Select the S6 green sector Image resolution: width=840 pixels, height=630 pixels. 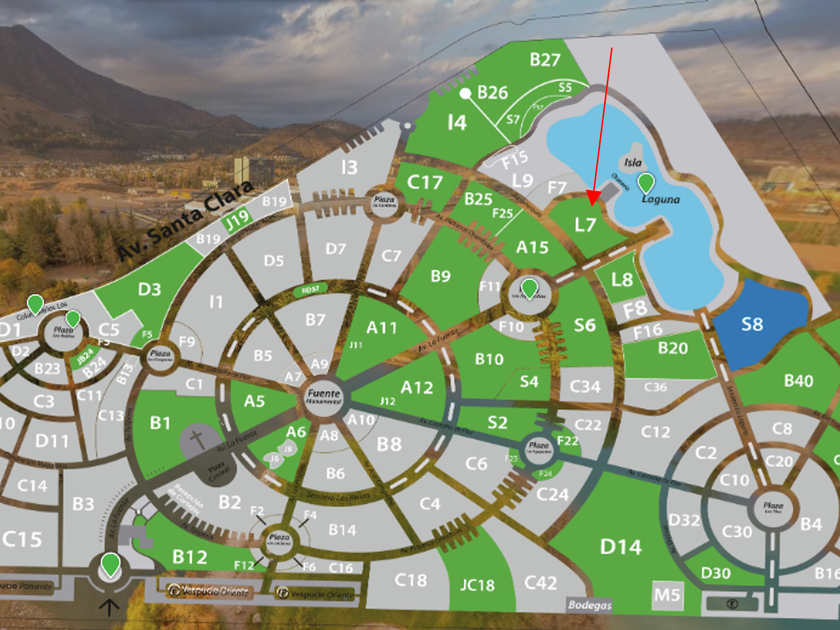coord(585,325)
